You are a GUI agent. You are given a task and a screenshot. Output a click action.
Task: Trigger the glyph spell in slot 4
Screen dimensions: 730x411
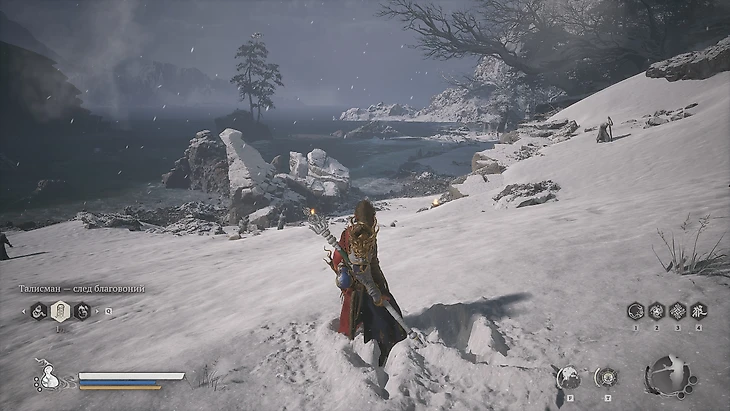tap(698, 311)
